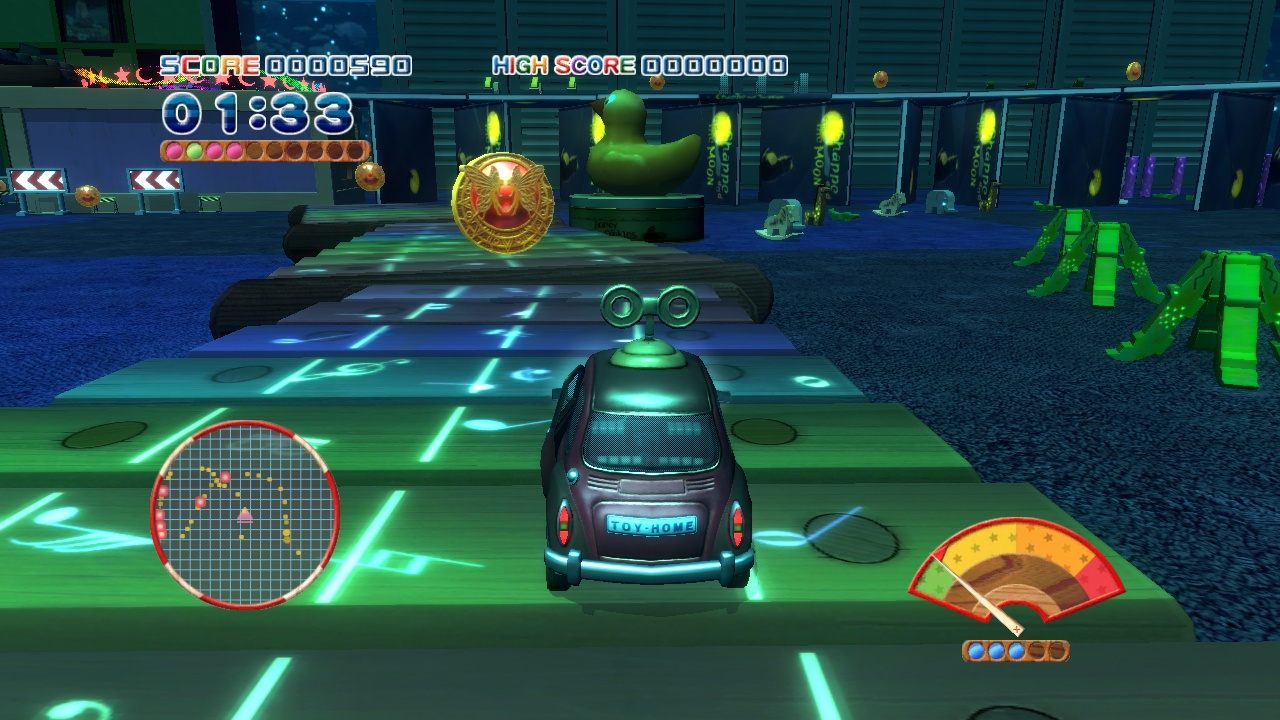Click the circular radar minimap
The width and height of the screenshot is (1280, 720).
tap(245, 514)
